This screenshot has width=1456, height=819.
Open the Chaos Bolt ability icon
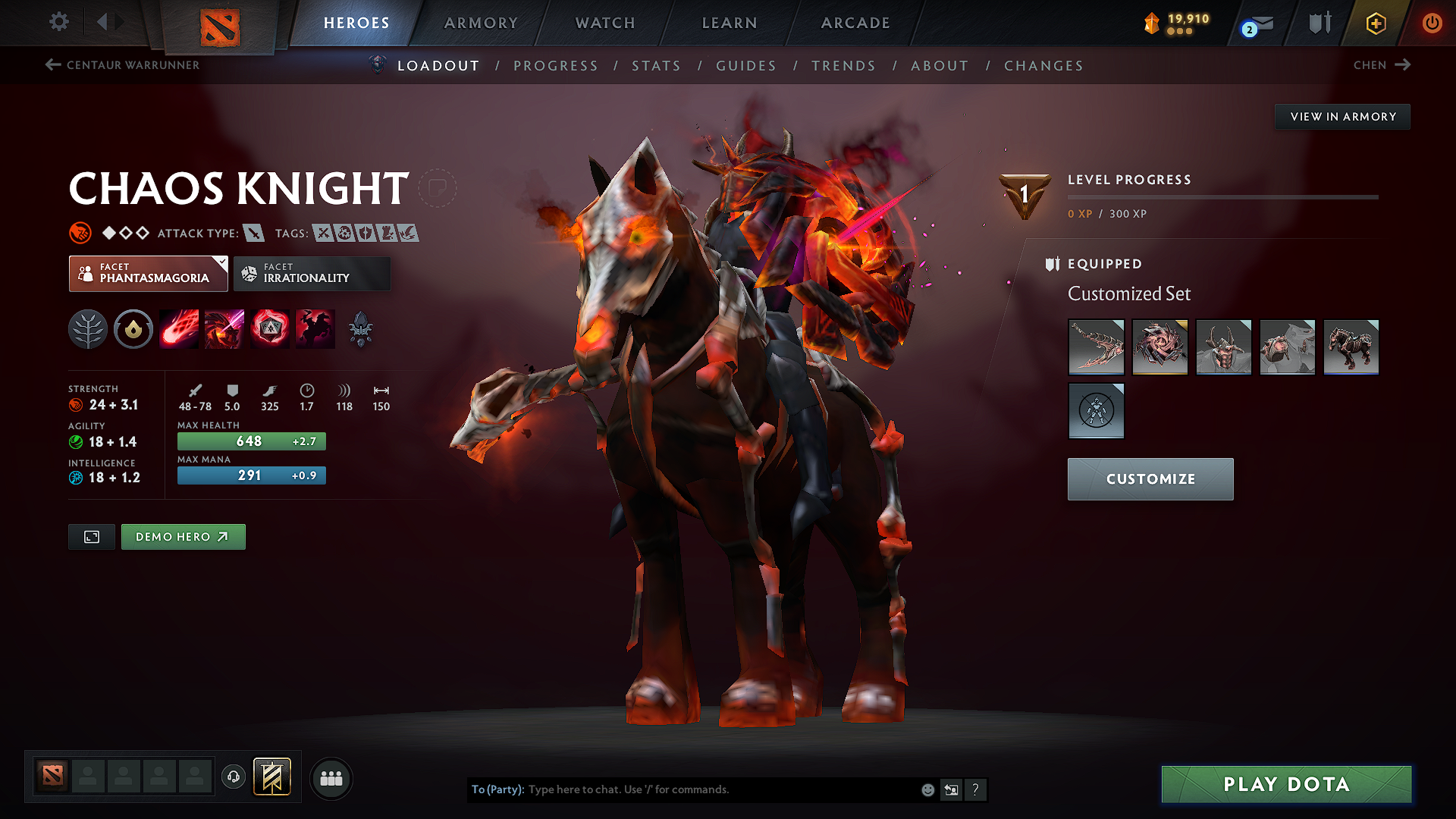pos(179,328)
